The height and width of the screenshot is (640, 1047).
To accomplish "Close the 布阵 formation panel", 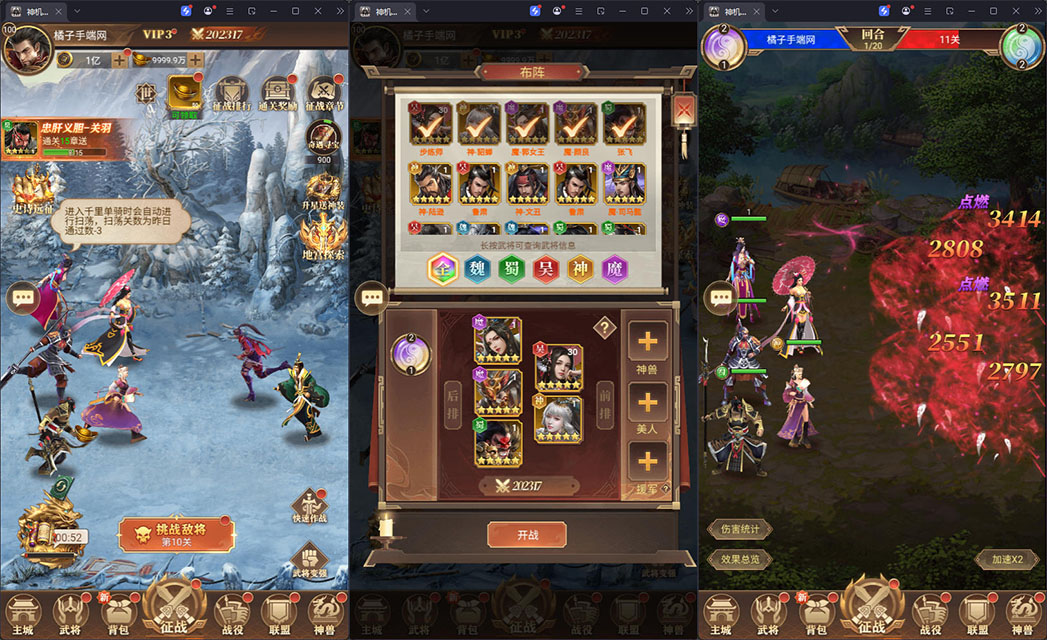I will 684,109.
